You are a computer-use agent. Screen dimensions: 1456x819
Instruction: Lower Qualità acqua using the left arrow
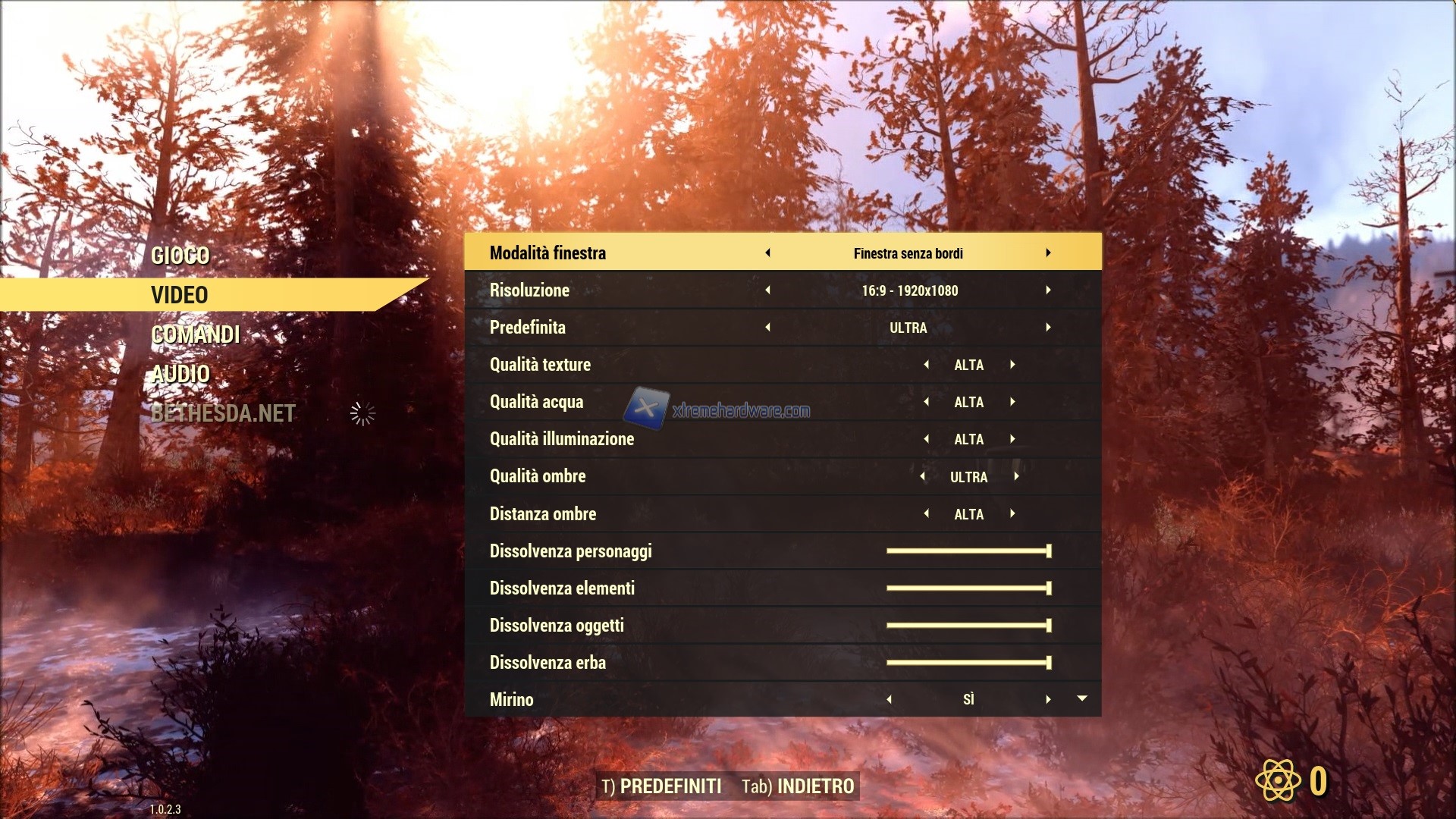pyautogui.click(x=927, y=402)
